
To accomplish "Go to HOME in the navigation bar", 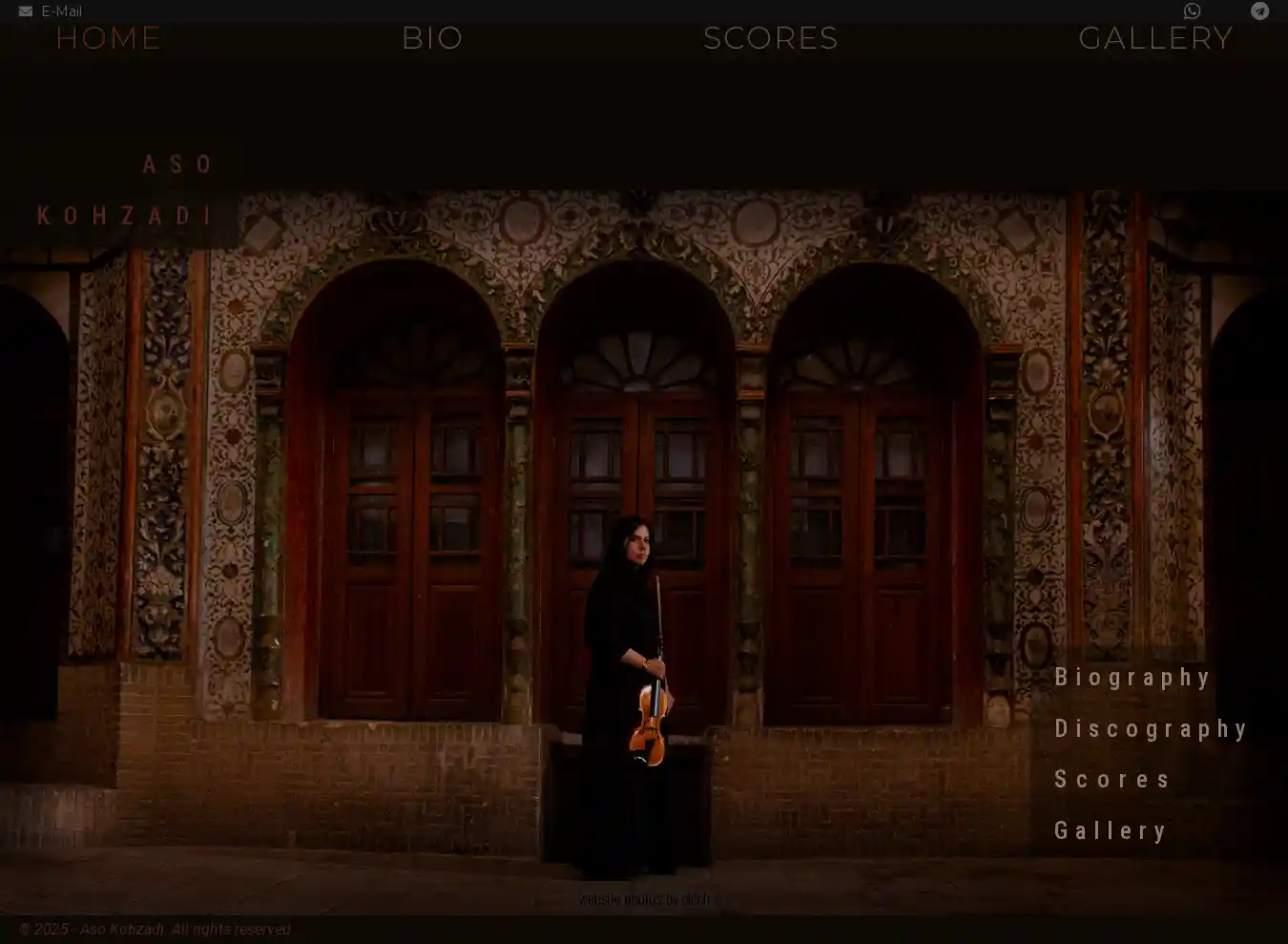I will [x=108, y=38].
